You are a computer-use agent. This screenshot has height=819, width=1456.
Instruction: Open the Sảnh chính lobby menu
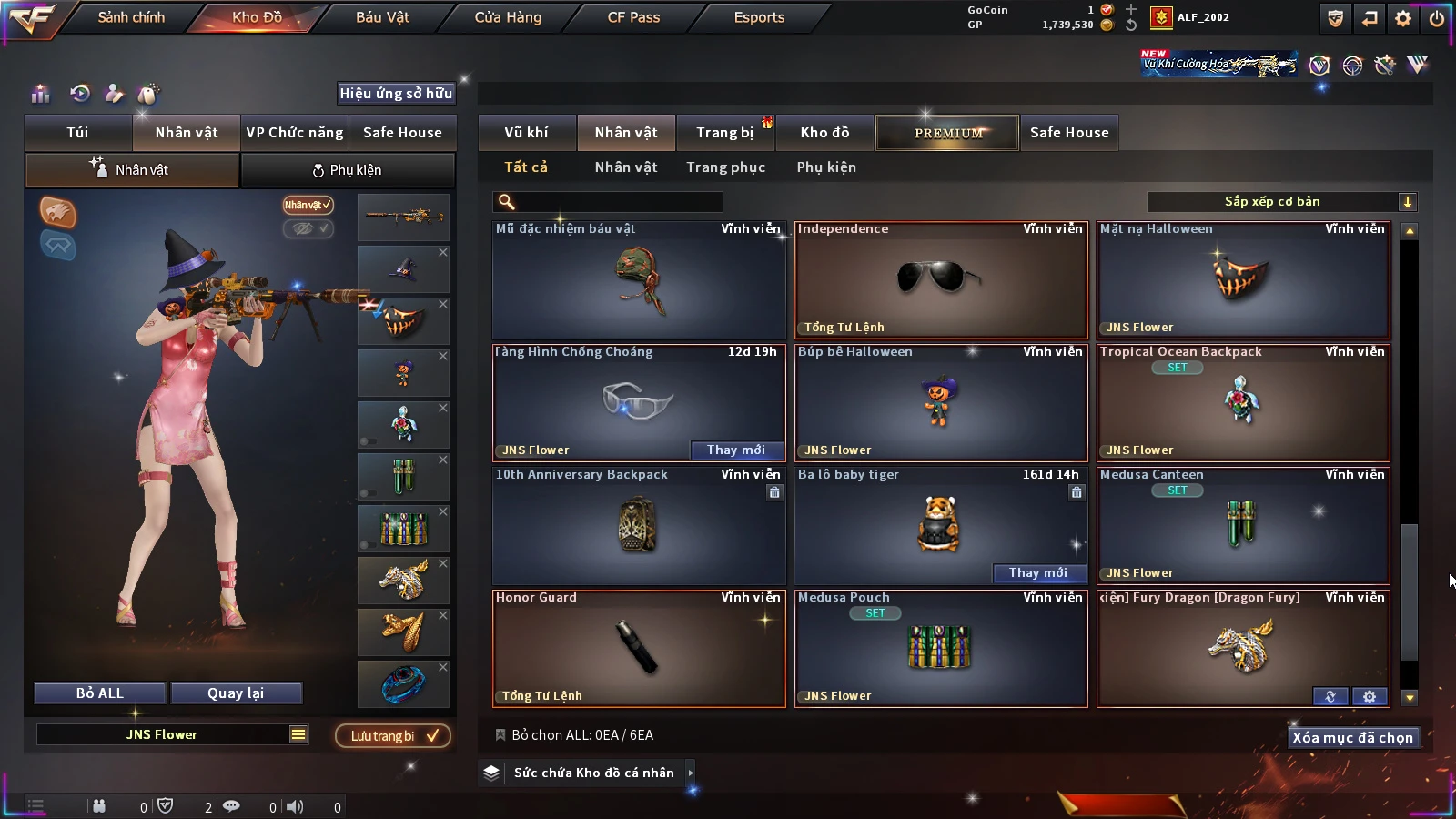131,17
